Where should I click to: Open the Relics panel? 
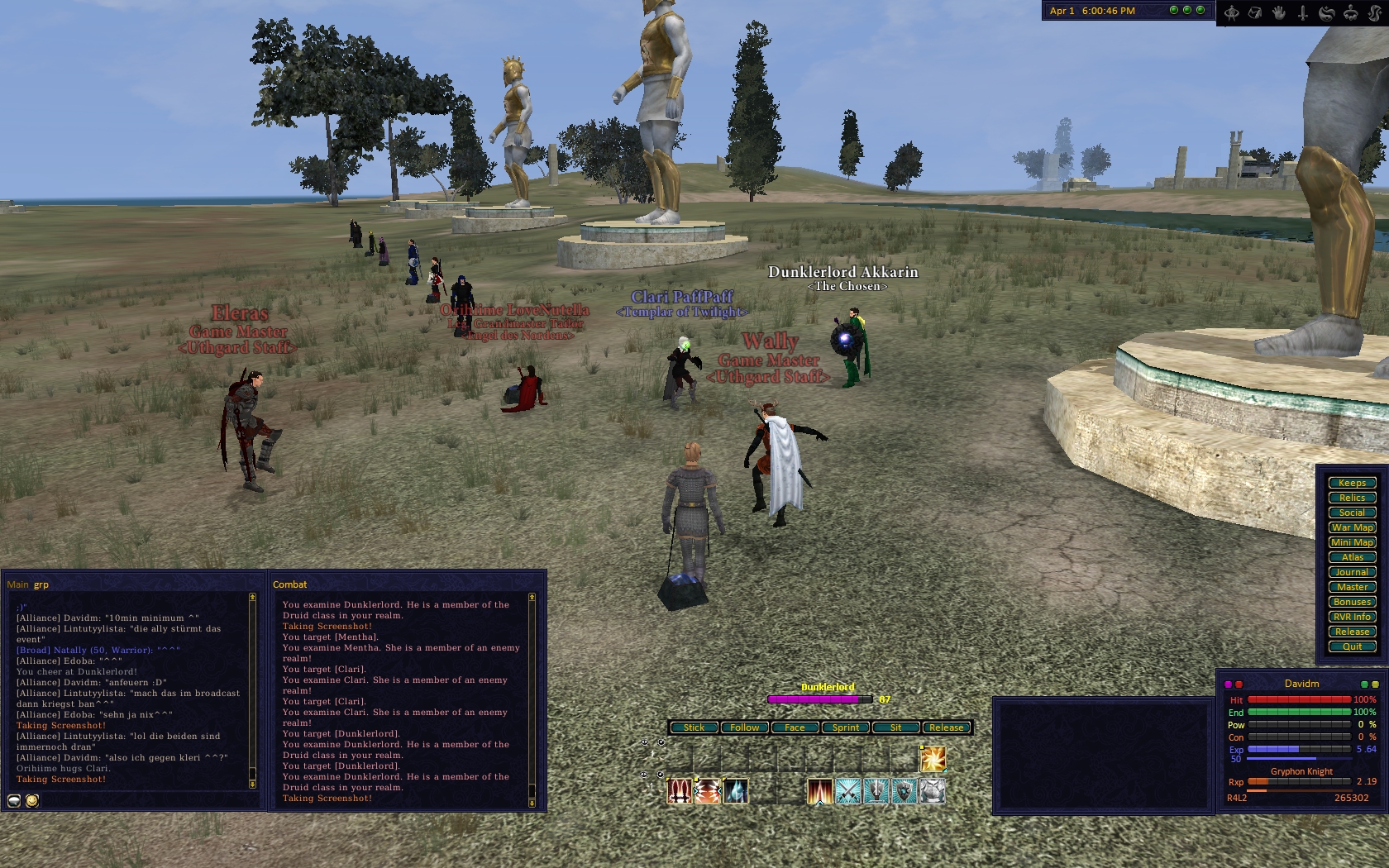pos(1352,498)
